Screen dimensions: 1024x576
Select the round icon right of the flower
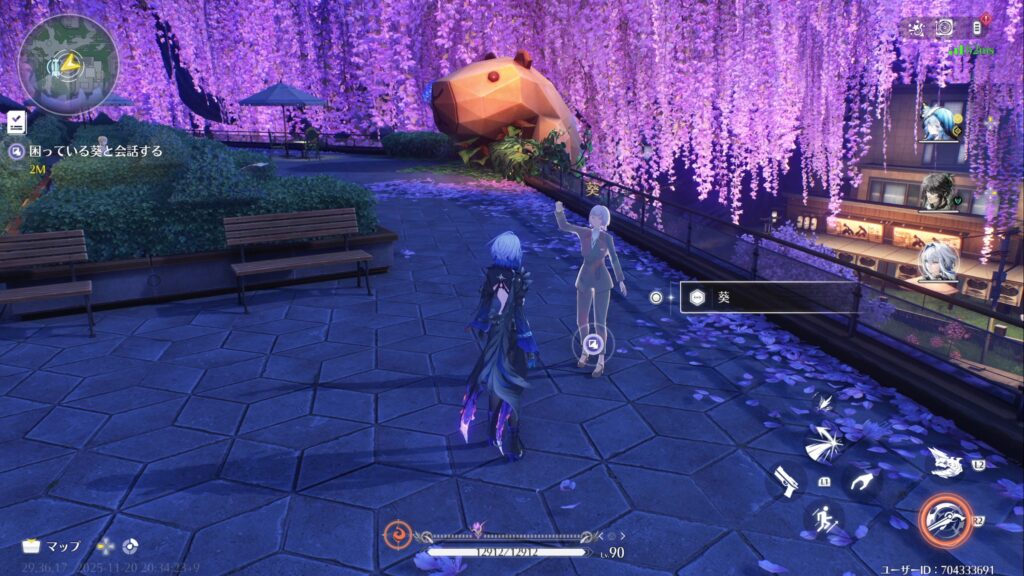130,546
